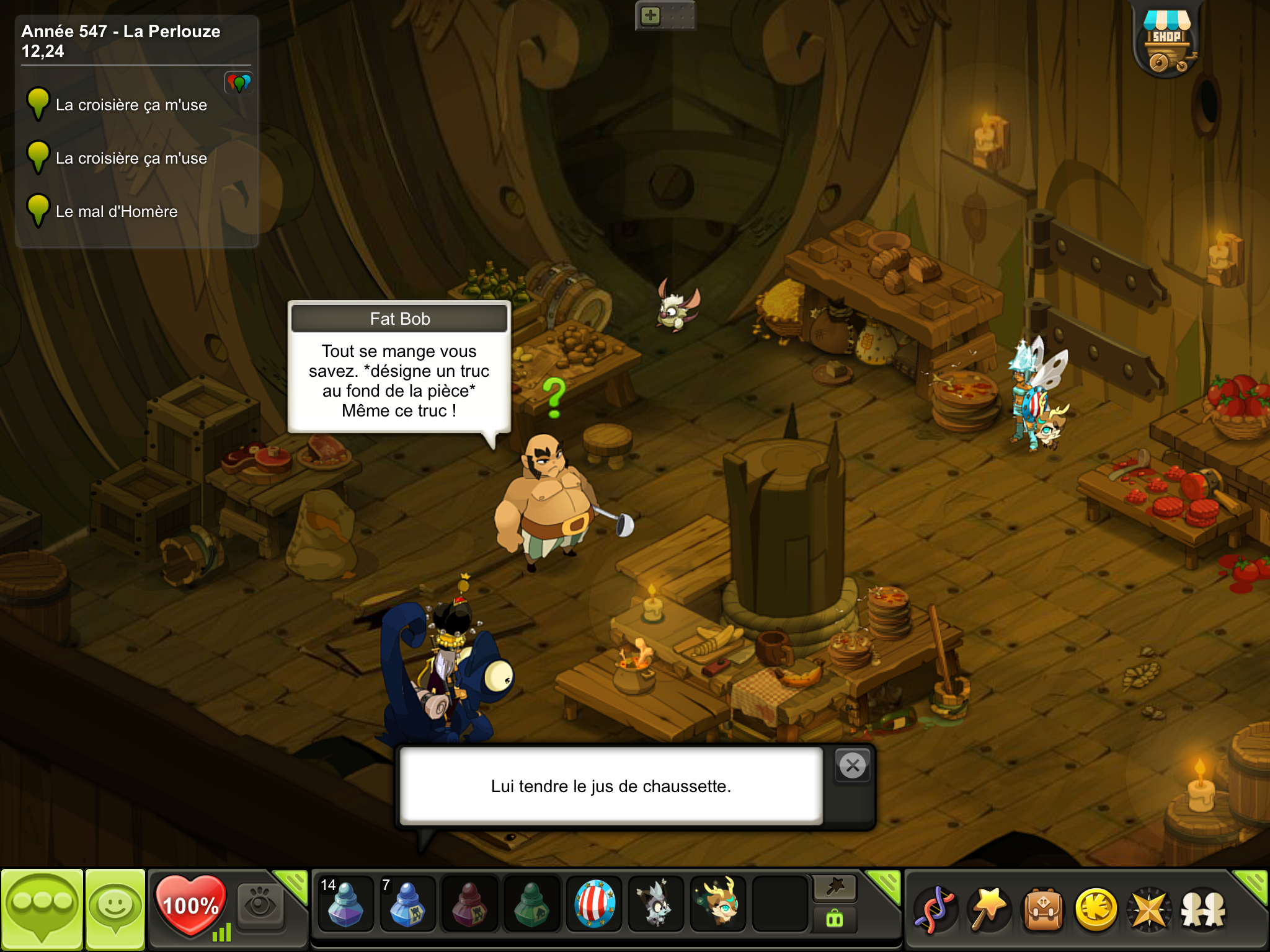1270x952 pixels.
Task: Switch shortcut bar to spells wand tab
Action: (834, 888)
